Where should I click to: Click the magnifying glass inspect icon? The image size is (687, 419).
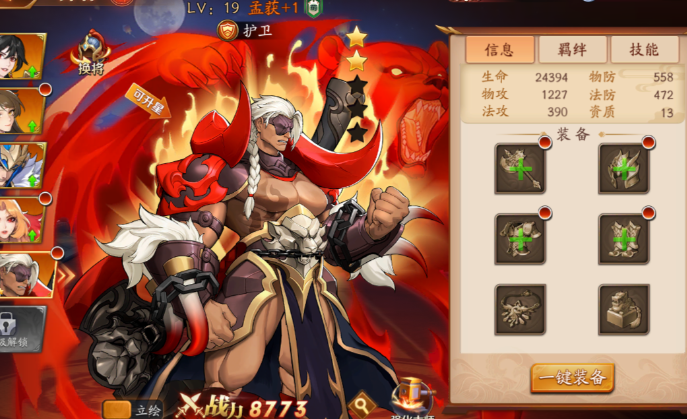(362, 405)
